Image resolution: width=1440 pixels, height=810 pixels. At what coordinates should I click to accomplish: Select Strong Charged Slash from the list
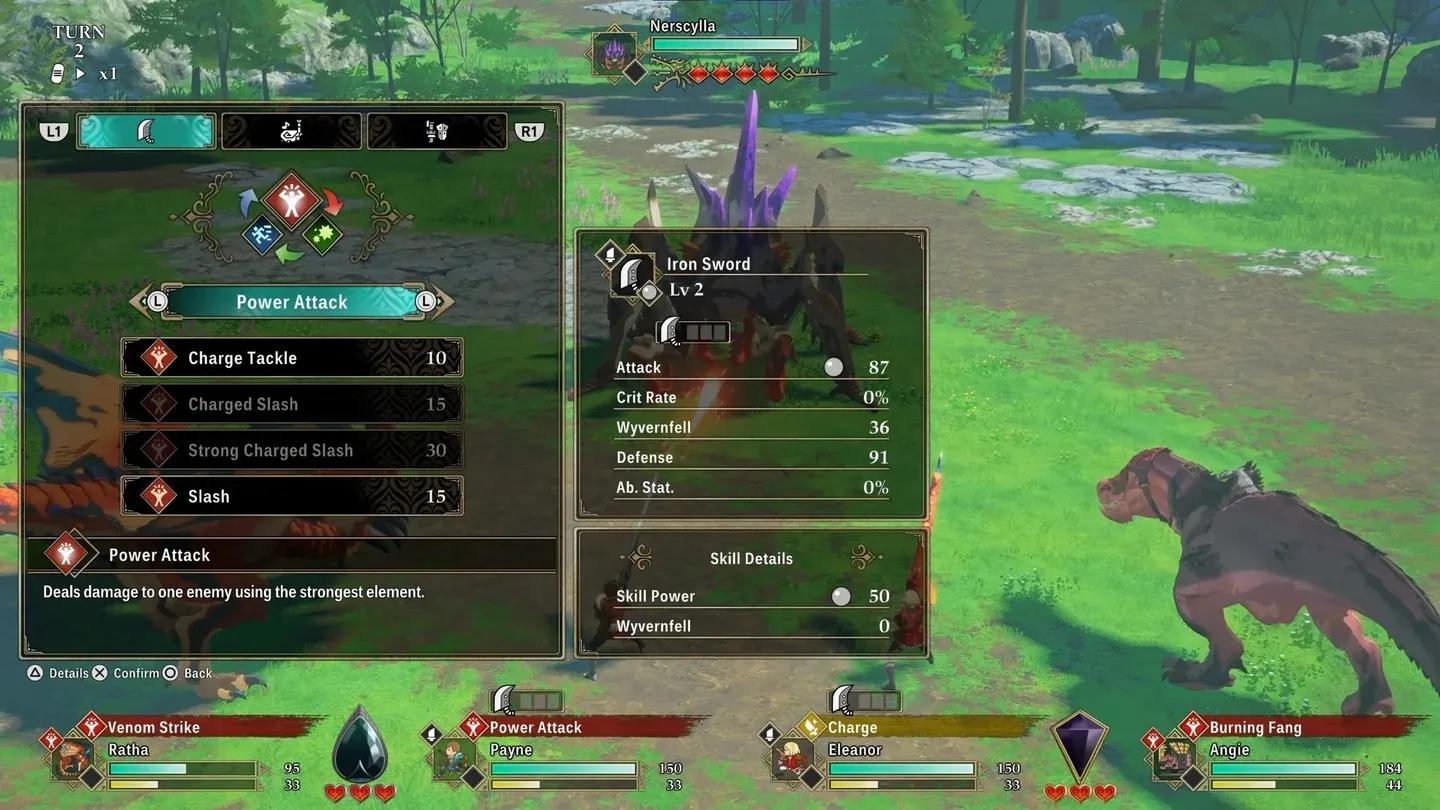coord(290,450)
